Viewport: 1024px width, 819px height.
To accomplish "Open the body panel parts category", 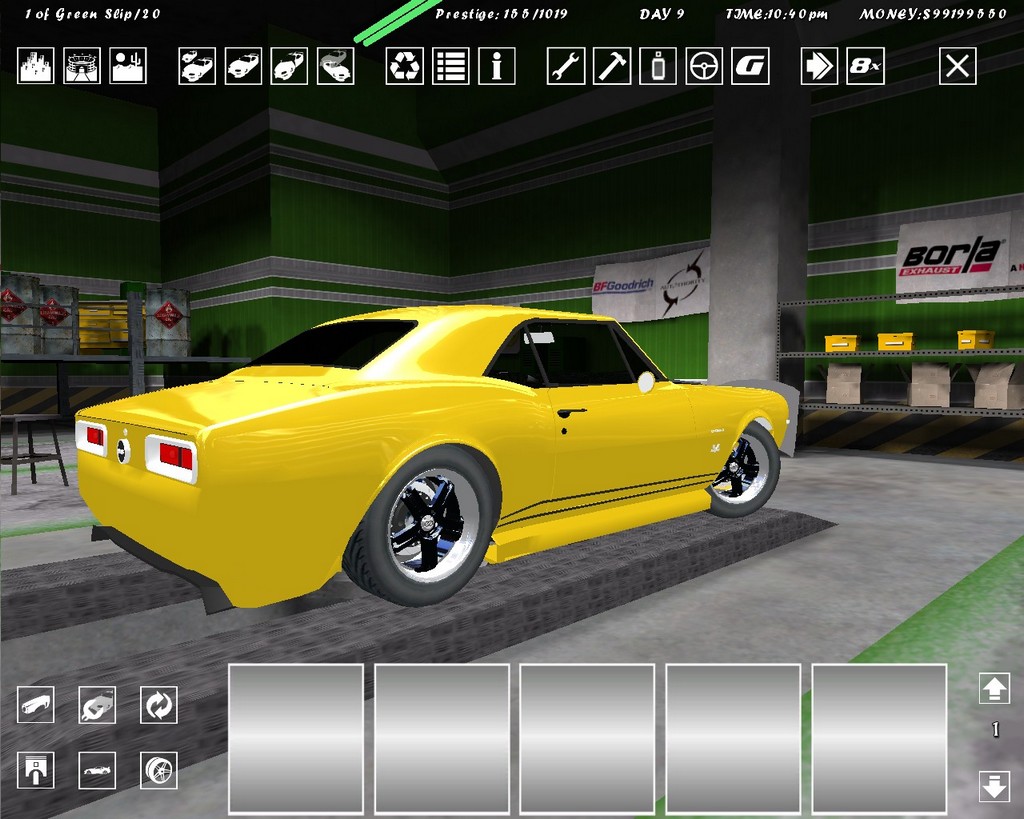I will click(x=36, y=705).
